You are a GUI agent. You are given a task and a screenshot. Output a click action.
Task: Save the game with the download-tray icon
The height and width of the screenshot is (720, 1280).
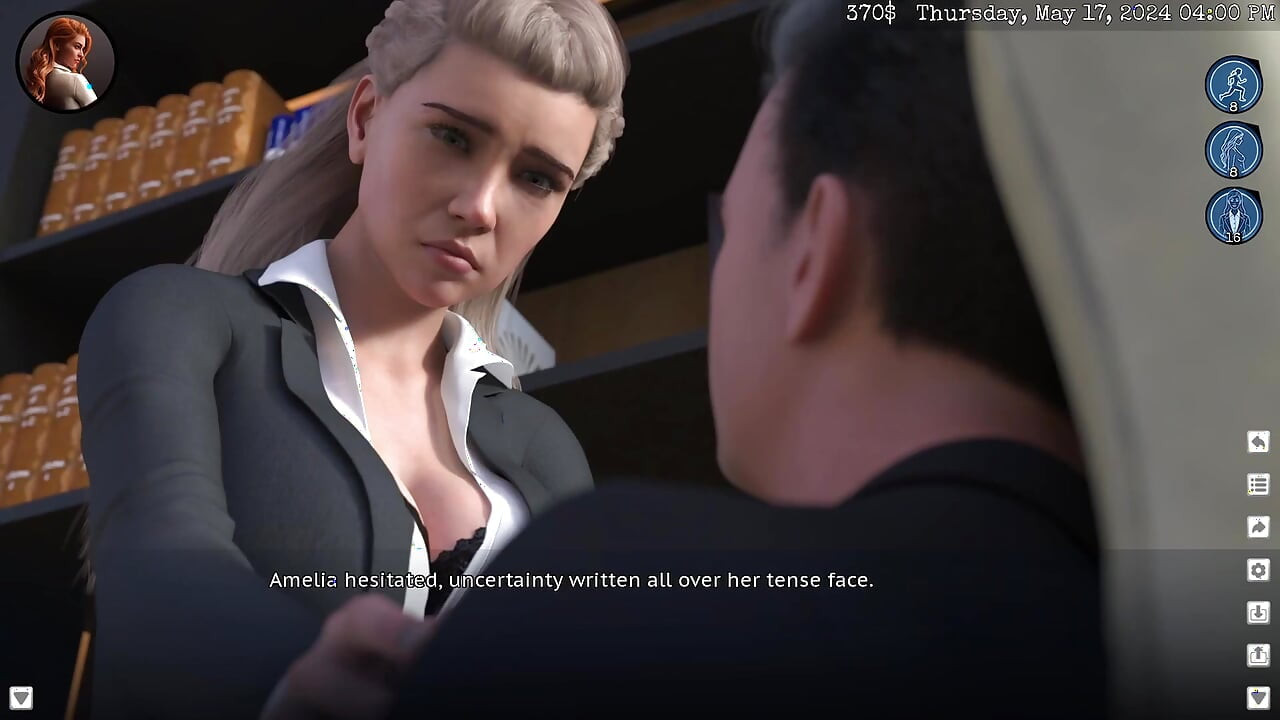tap(1258, 613)
